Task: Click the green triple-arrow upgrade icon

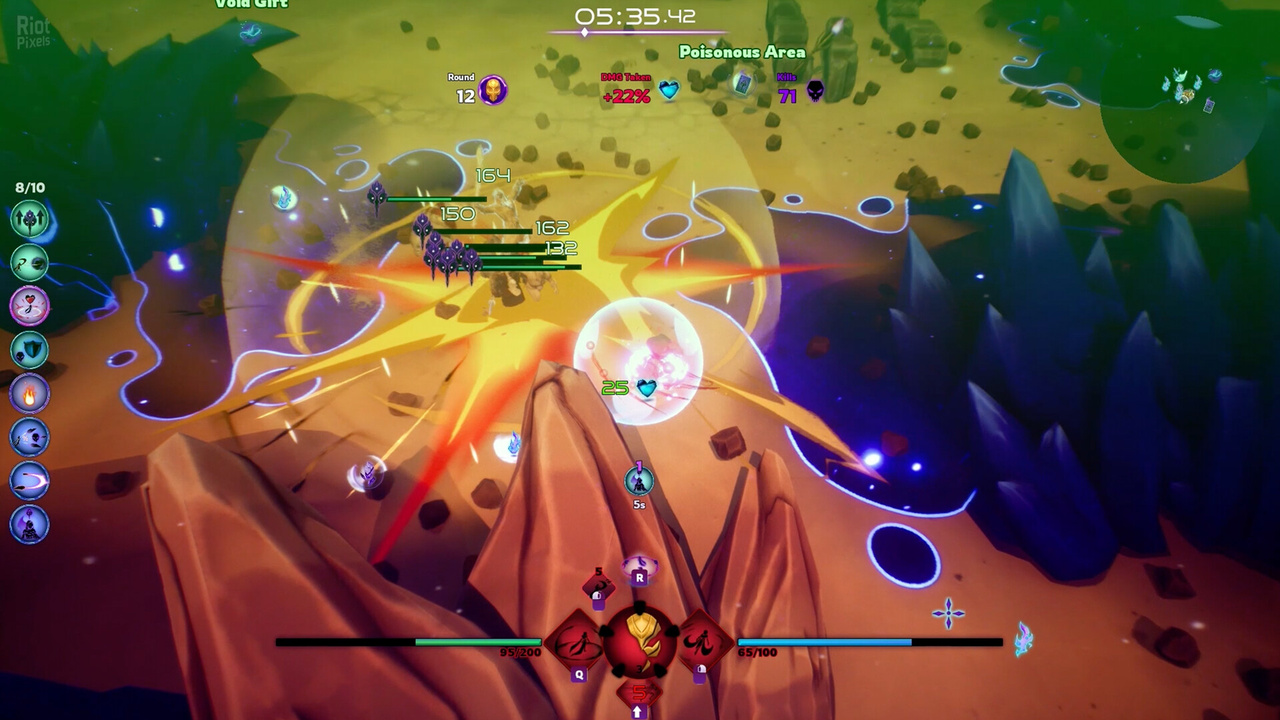Action: [x=30, y=218]
